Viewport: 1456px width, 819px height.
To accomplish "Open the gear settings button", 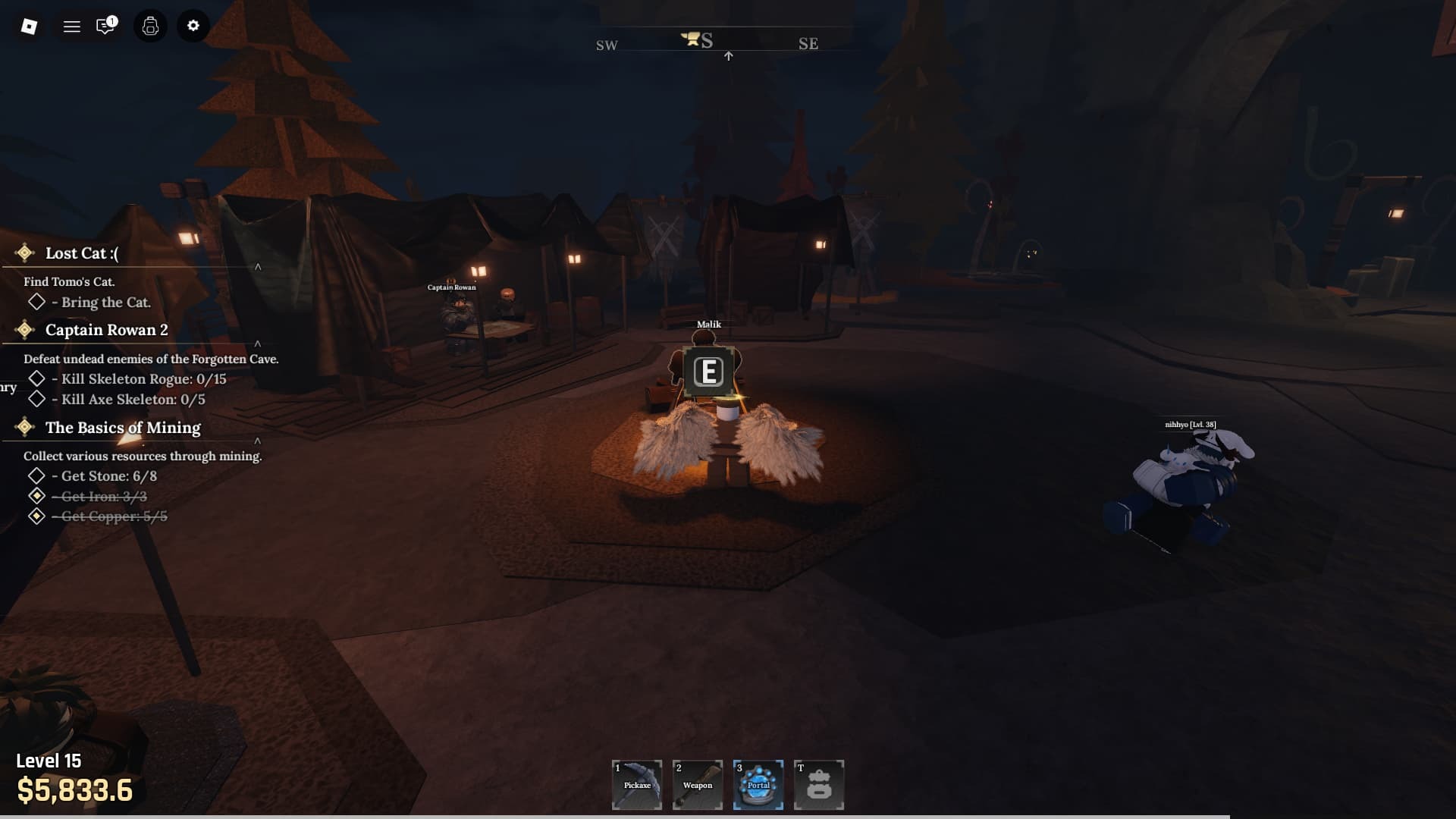I will pos(193,27).
